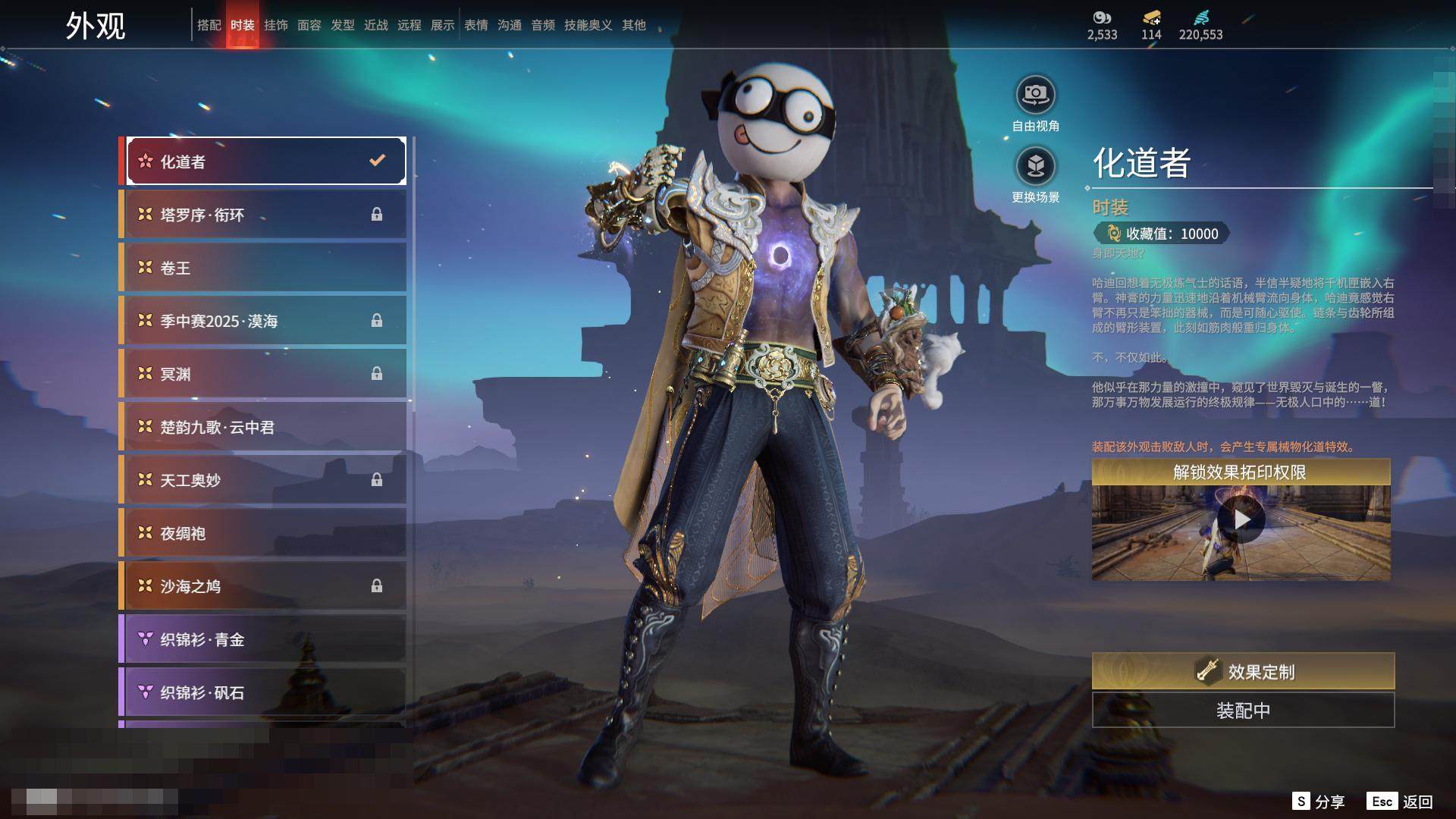Click the 装配中 equipped button

[x=1243, y=711]
